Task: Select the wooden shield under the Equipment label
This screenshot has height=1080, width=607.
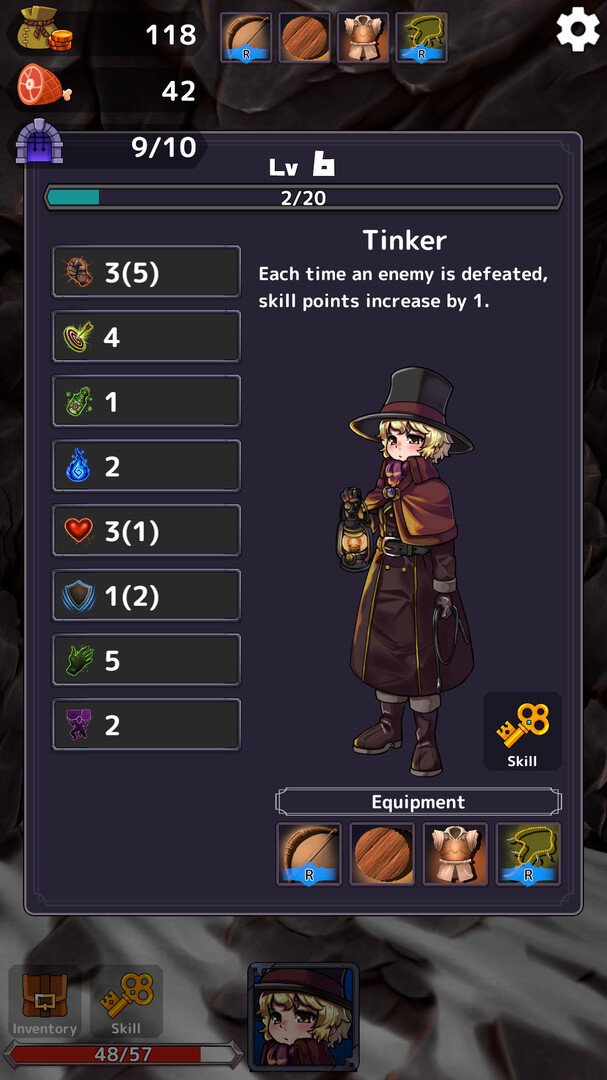Action: coord(382,854)
